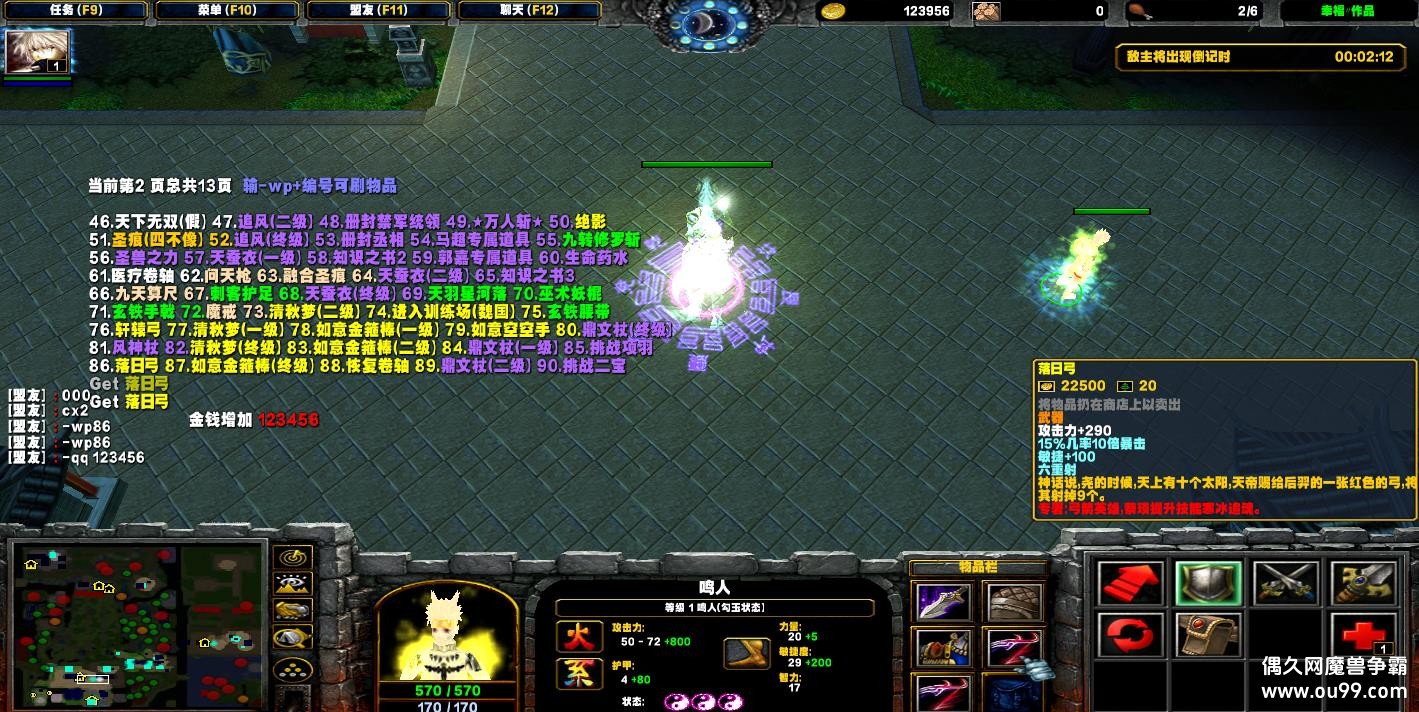Image resolution: width=1419 pixels, height=712 pixels.
Task: Activate the red circular arrows ability
Action: point(1130,635)
